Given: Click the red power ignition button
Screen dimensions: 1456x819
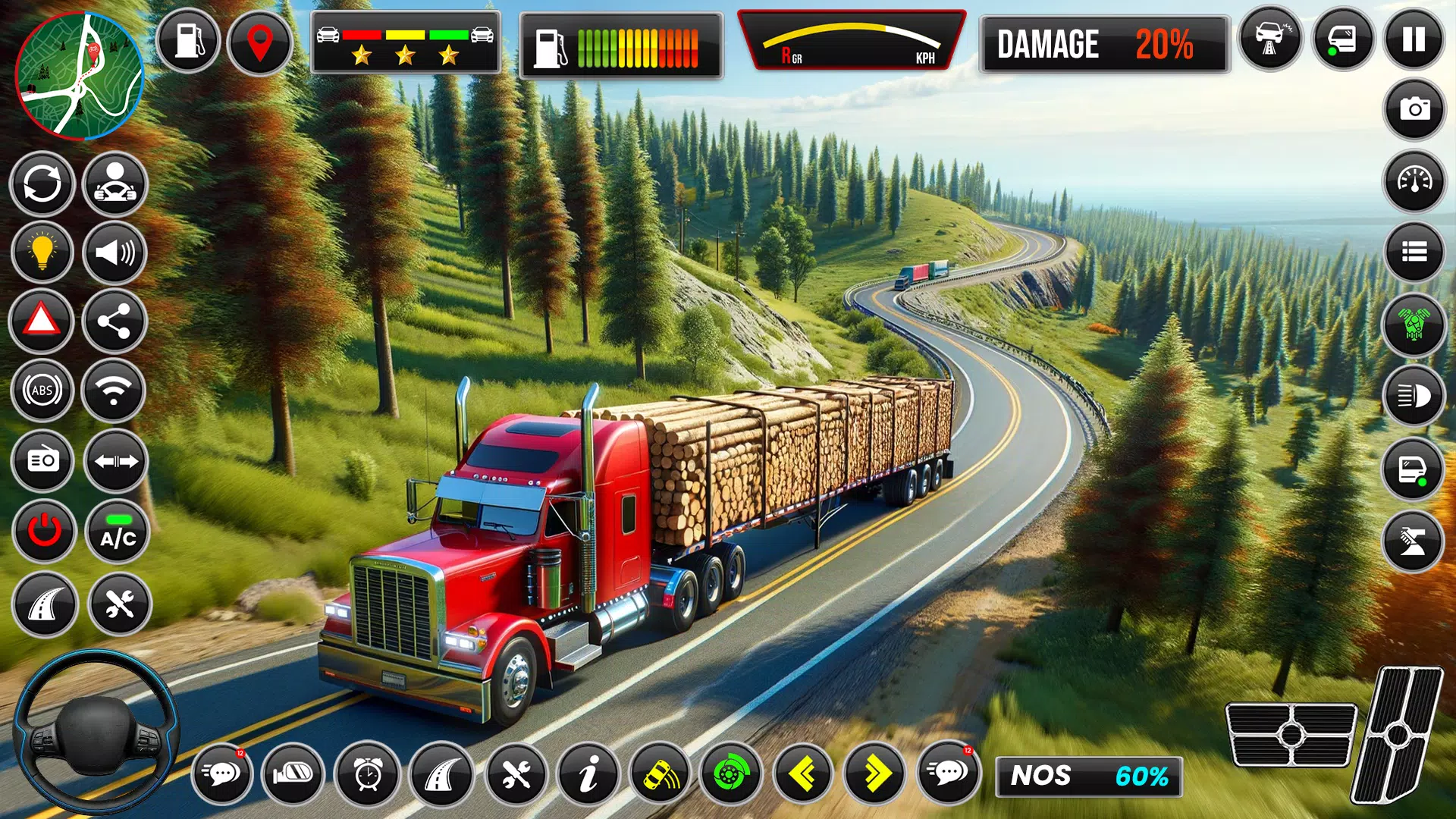Looking at the screenshot, I should click(x=44, y=530).
